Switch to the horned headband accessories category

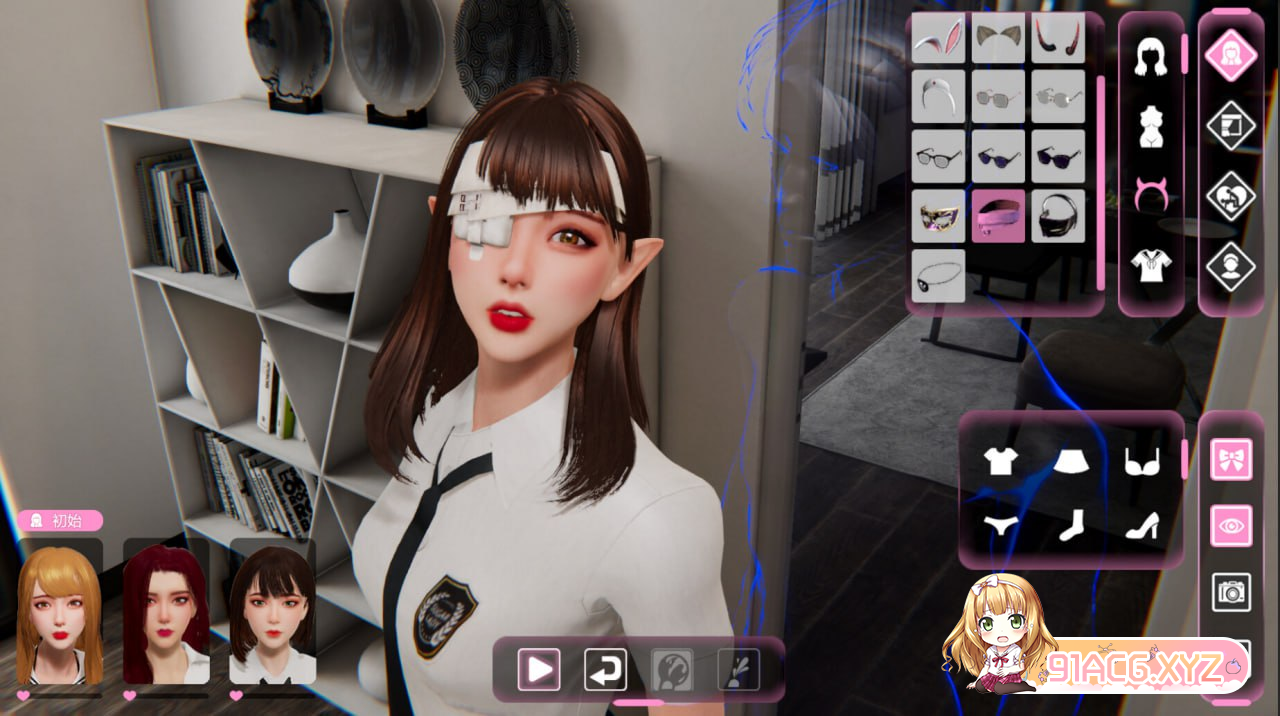click(1151, 195)
